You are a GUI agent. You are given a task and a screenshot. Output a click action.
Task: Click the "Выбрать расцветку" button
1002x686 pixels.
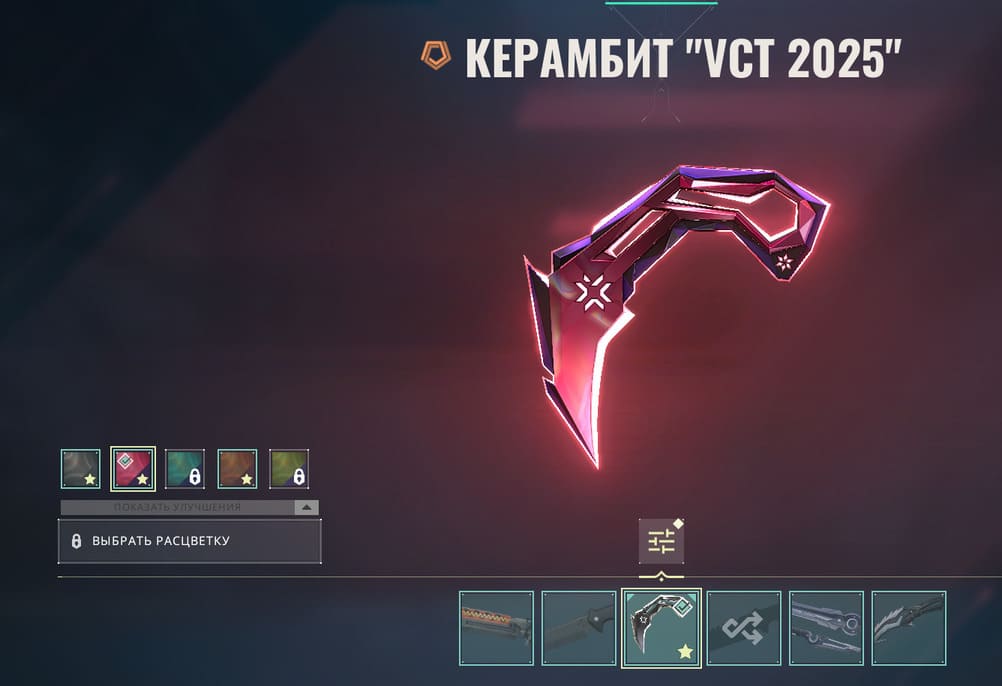click(x=190, y=541)
